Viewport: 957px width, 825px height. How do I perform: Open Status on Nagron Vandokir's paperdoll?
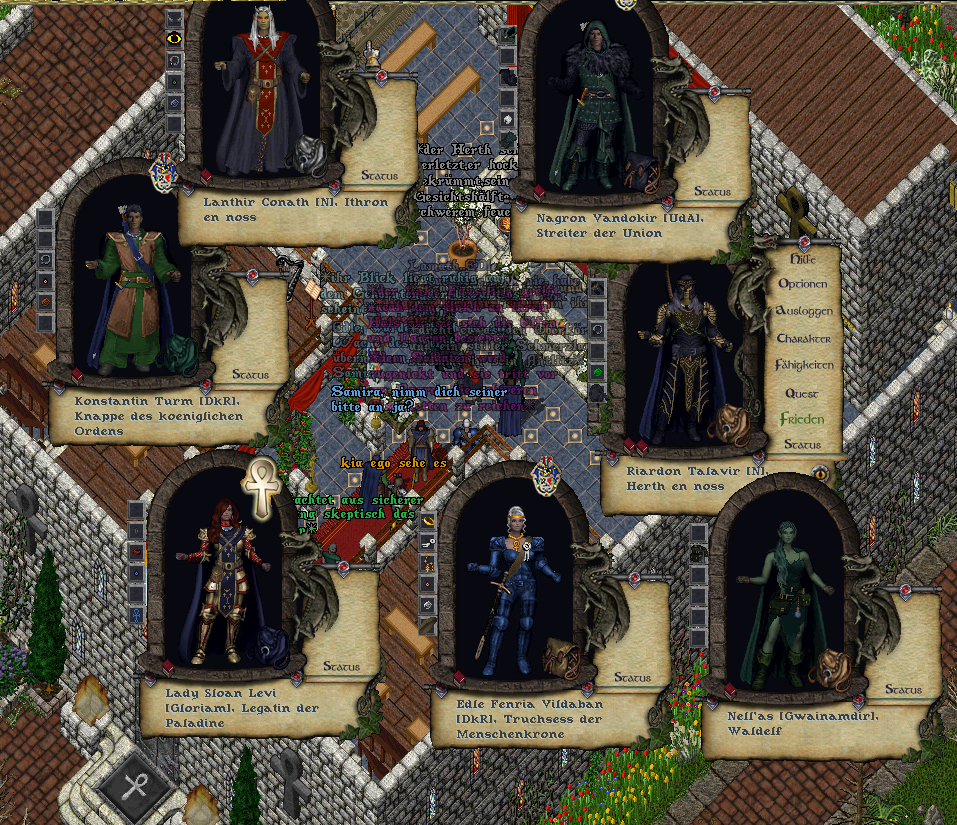click(712, 191)
